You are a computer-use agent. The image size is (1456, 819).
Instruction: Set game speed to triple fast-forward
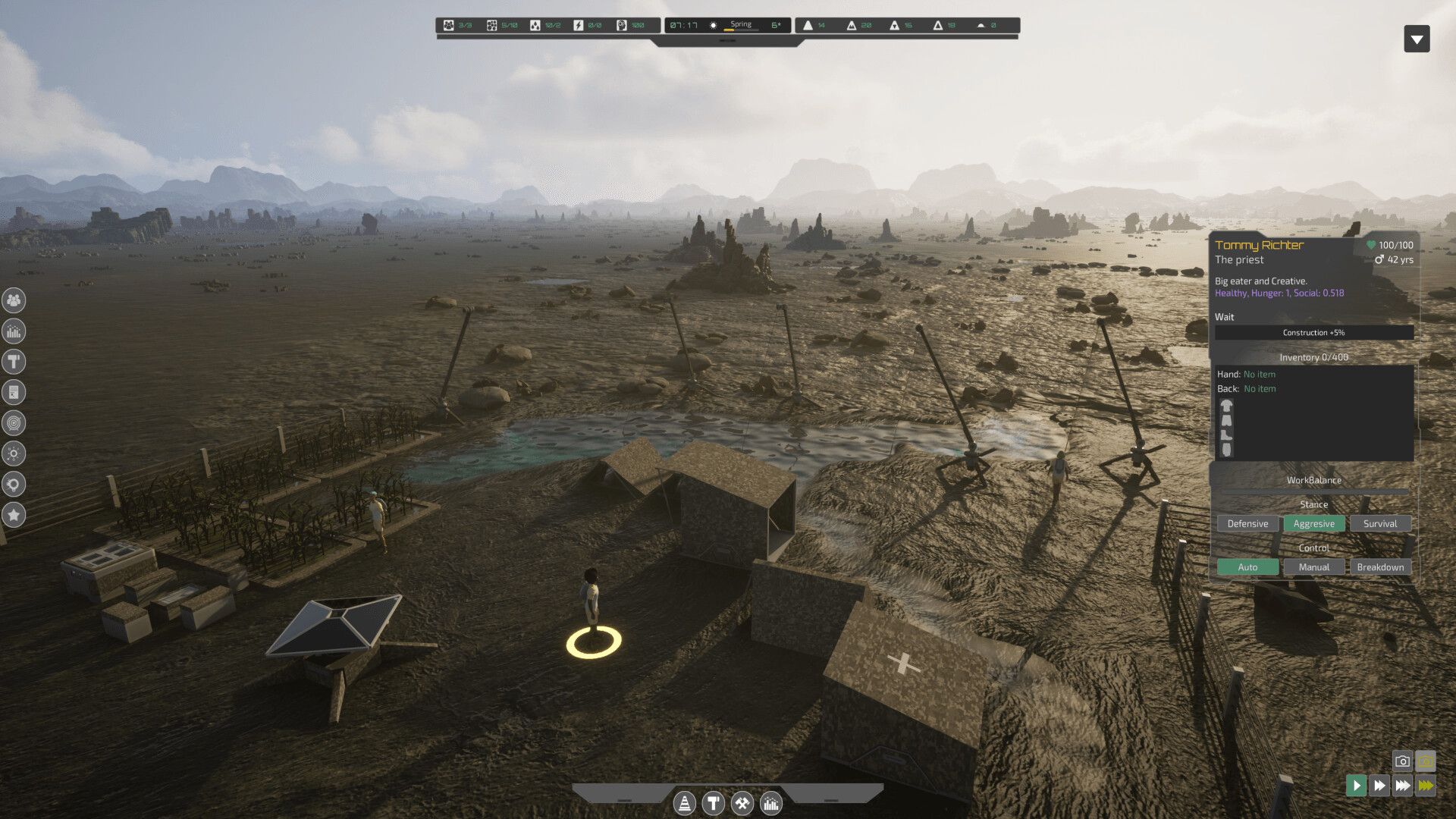pyautogui.click(x=1403, y=786)
